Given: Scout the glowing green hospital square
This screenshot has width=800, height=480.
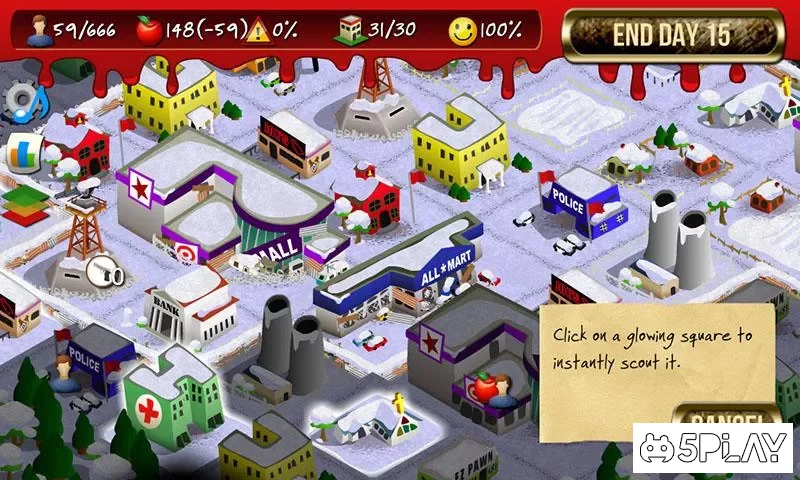Looking at the screenshot, I should point(171,393).
